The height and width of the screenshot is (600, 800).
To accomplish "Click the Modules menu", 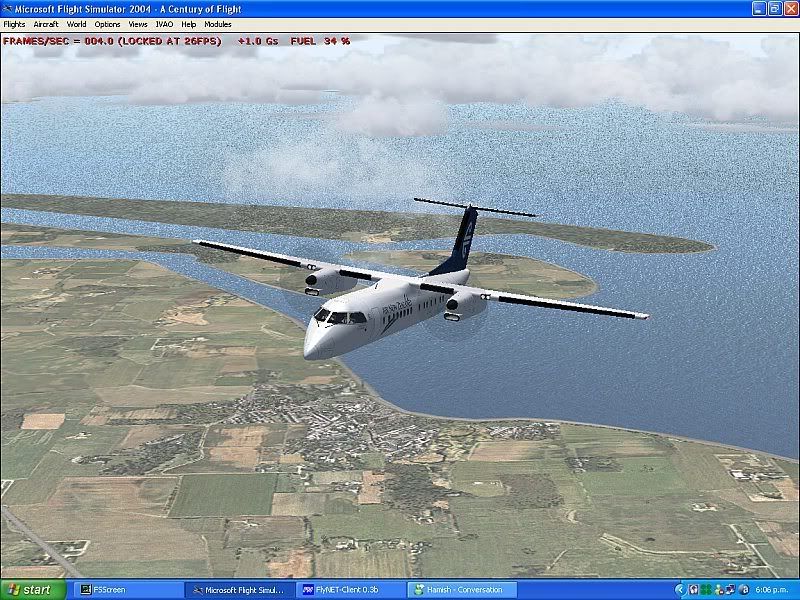I will point(217,24).
